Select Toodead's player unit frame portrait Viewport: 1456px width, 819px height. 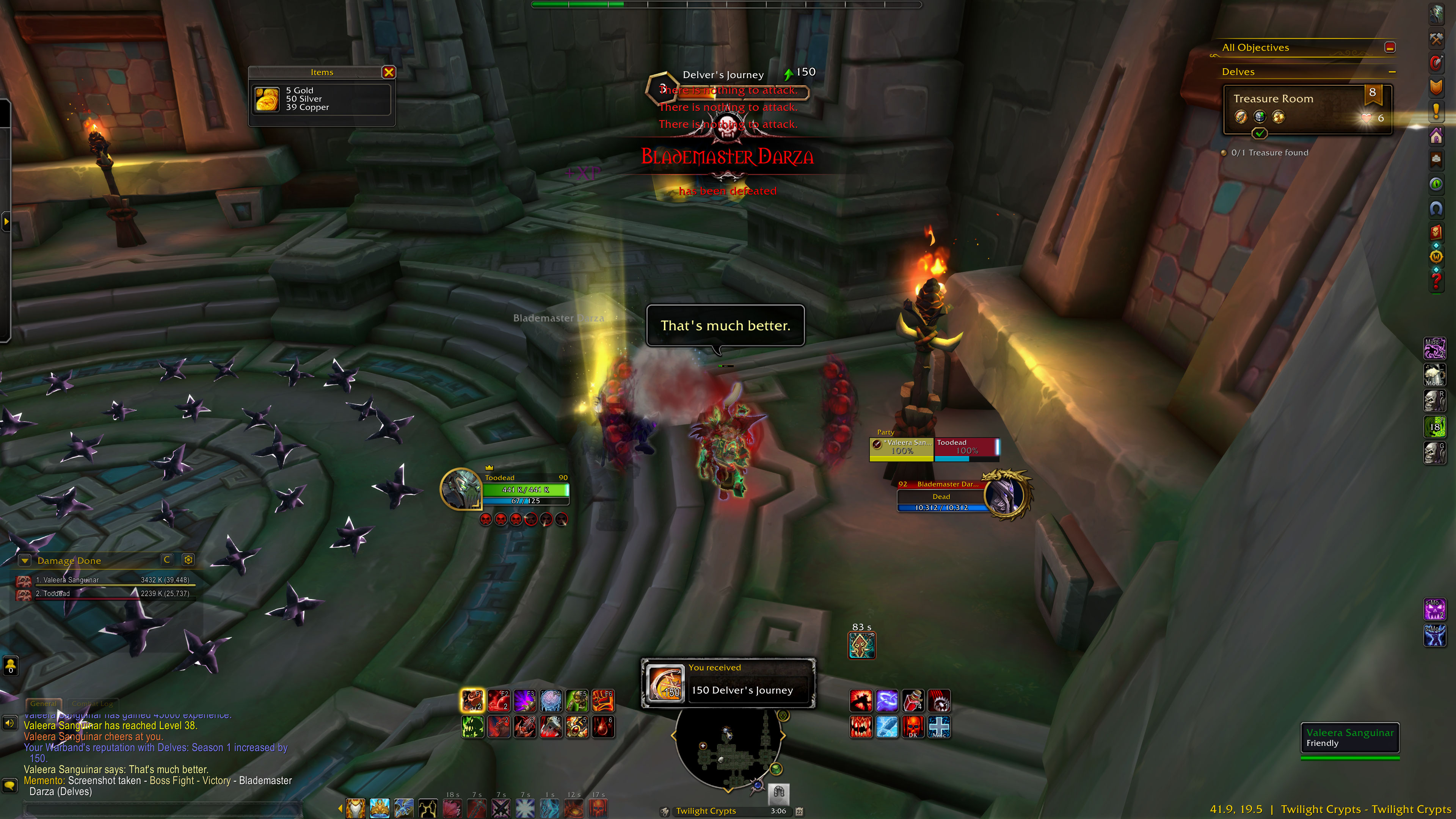pos(461,490)
